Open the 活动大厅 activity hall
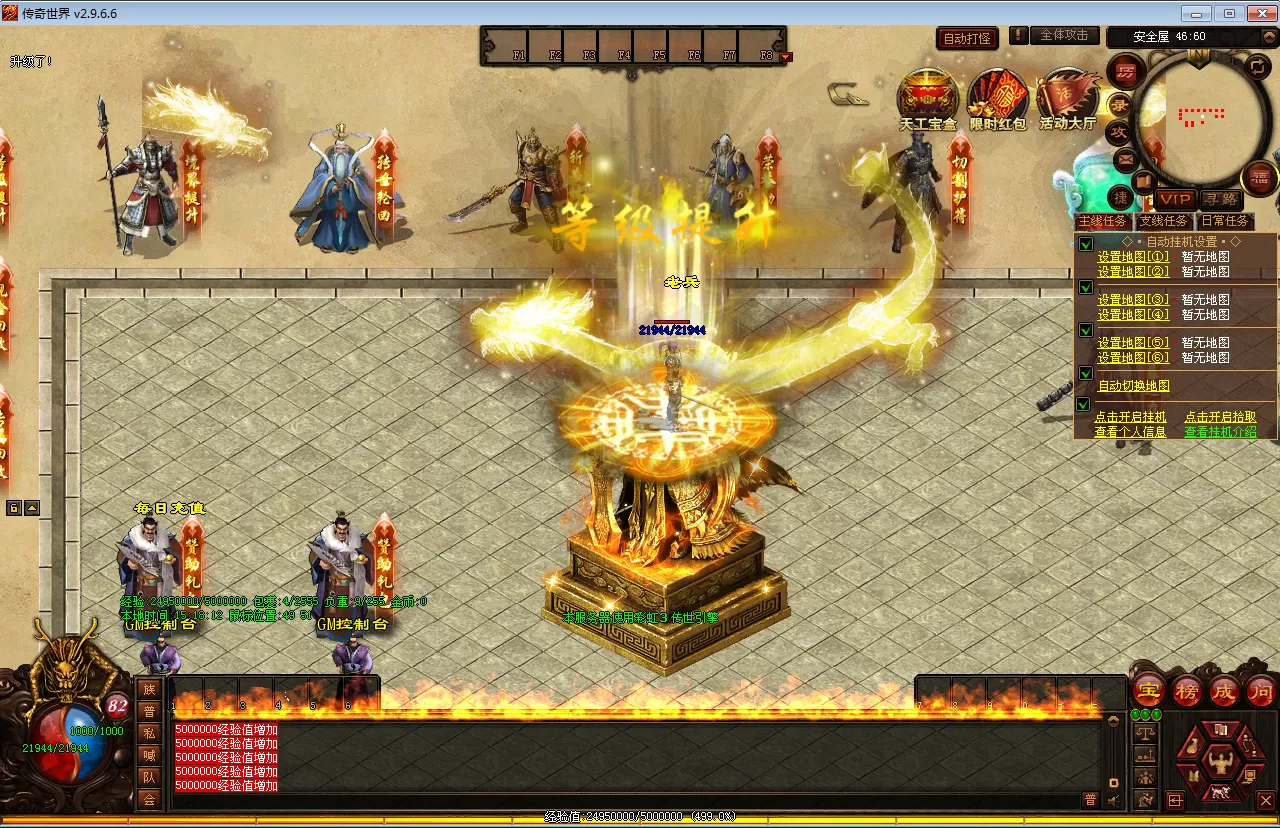 point(1067,100)
